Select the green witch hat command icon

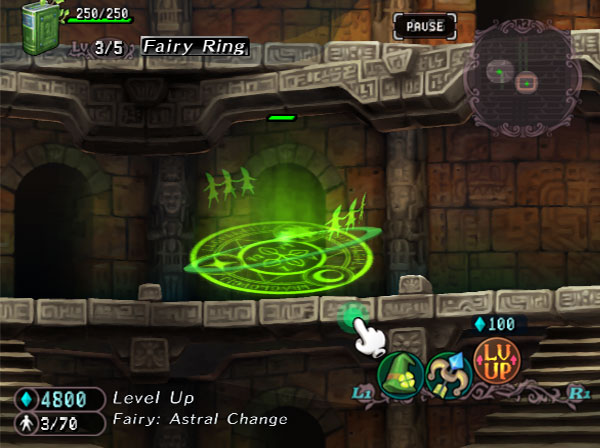pyautogui.click(x=399, y=374)
